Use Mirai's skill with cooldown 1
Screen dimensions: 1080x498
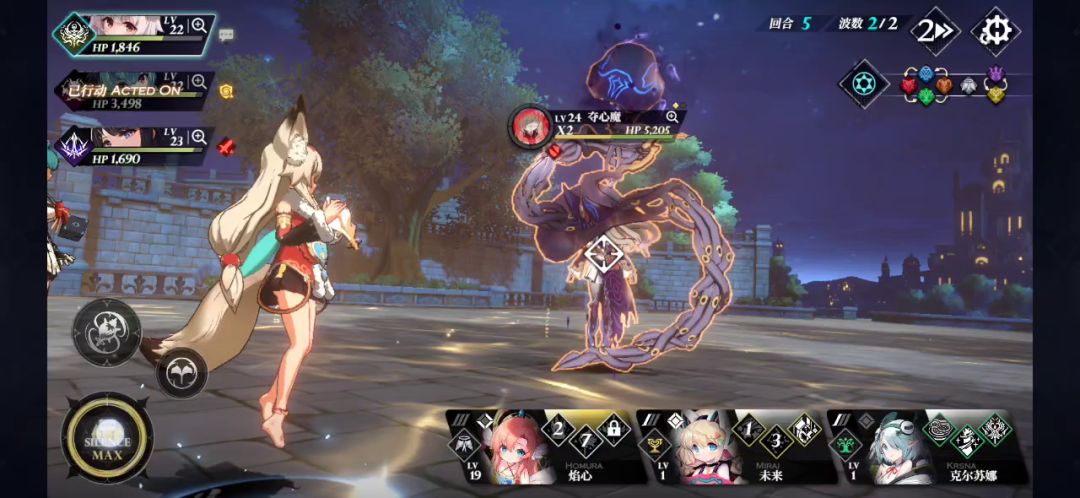coord(747,430)
